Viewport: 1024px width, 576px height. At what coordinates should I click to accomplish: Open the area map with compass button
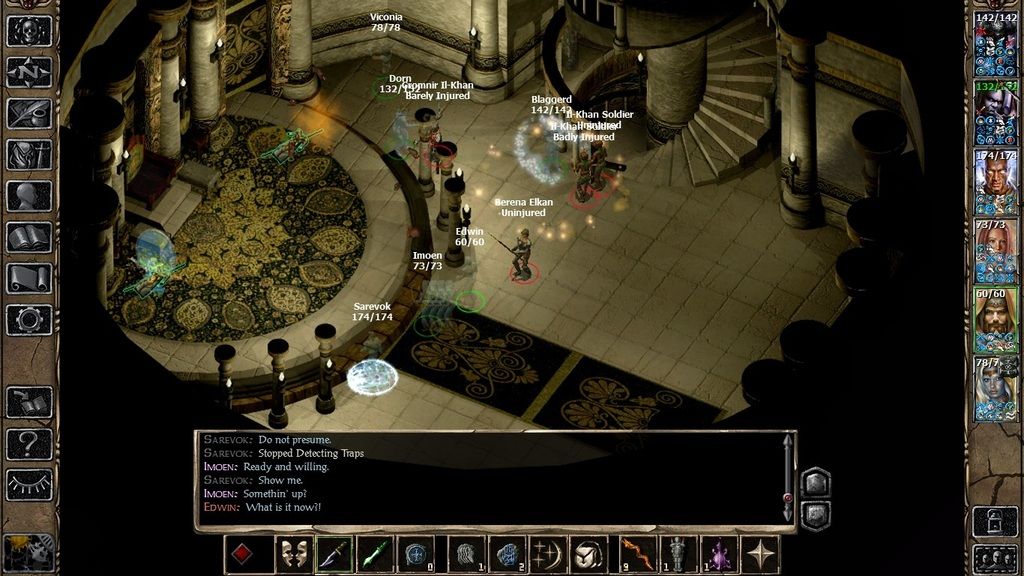tap(29, 72)
